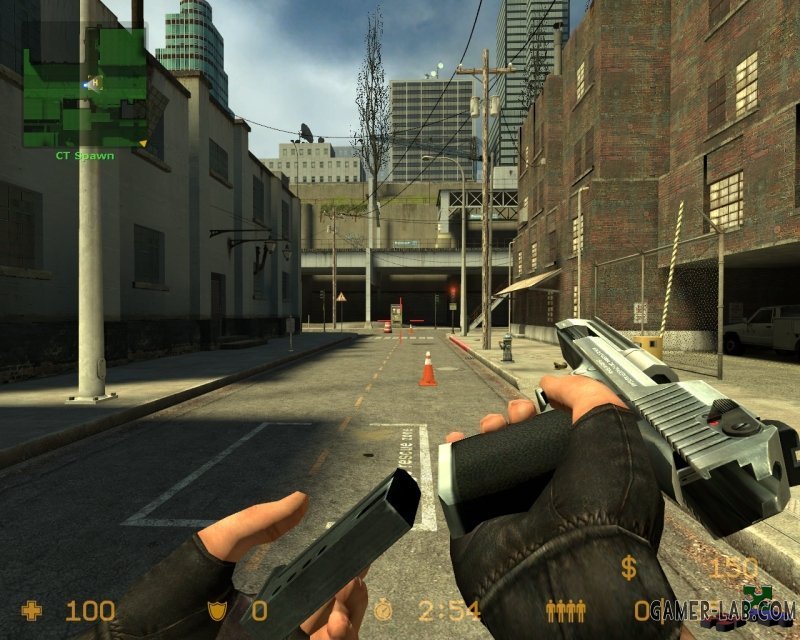This screenshot has height=640, width=800.
Task: Click the armor shield icon
Action: pos(214,609)
